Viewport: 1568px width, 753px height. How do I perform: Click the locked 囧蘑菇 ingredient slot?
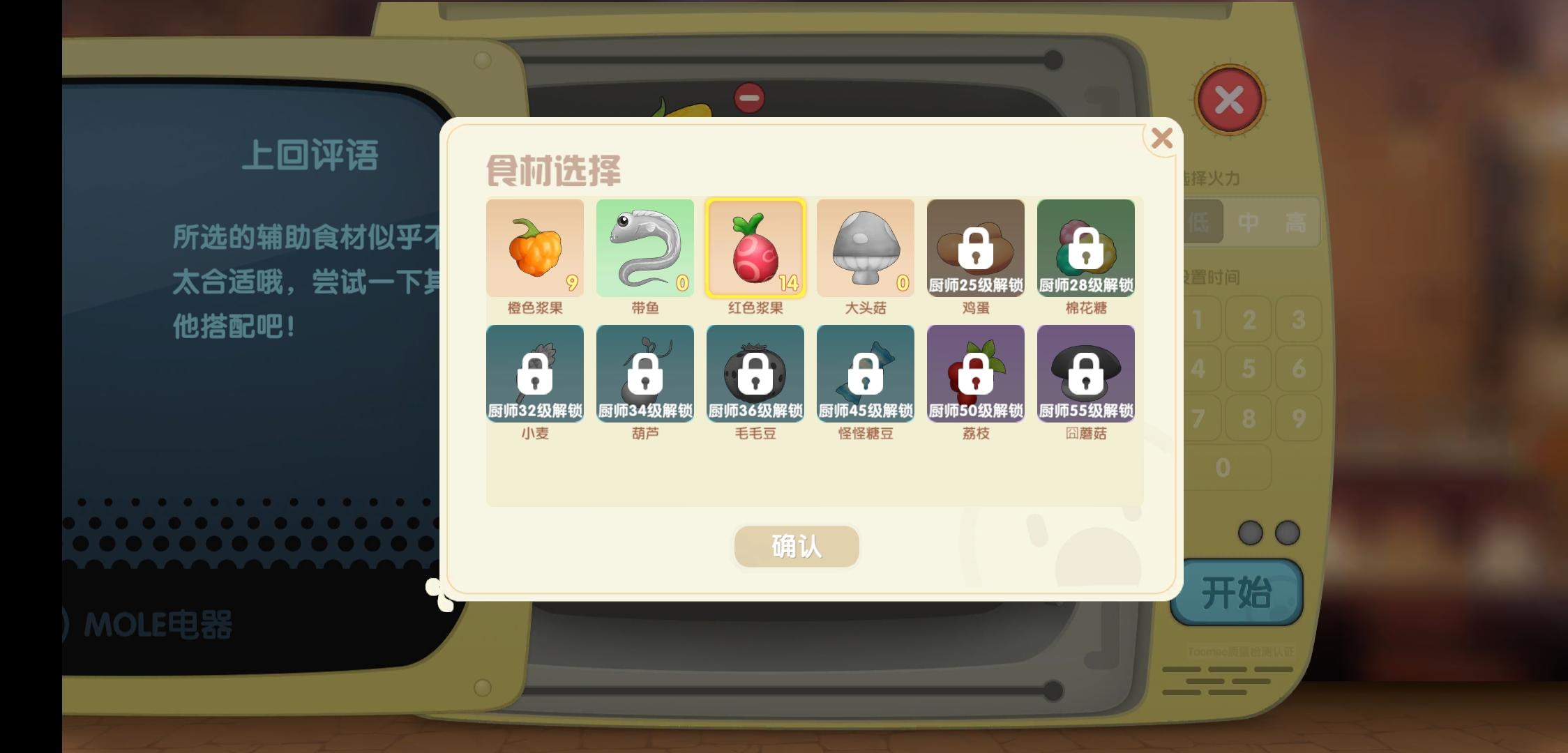(x=1086, y=374)
